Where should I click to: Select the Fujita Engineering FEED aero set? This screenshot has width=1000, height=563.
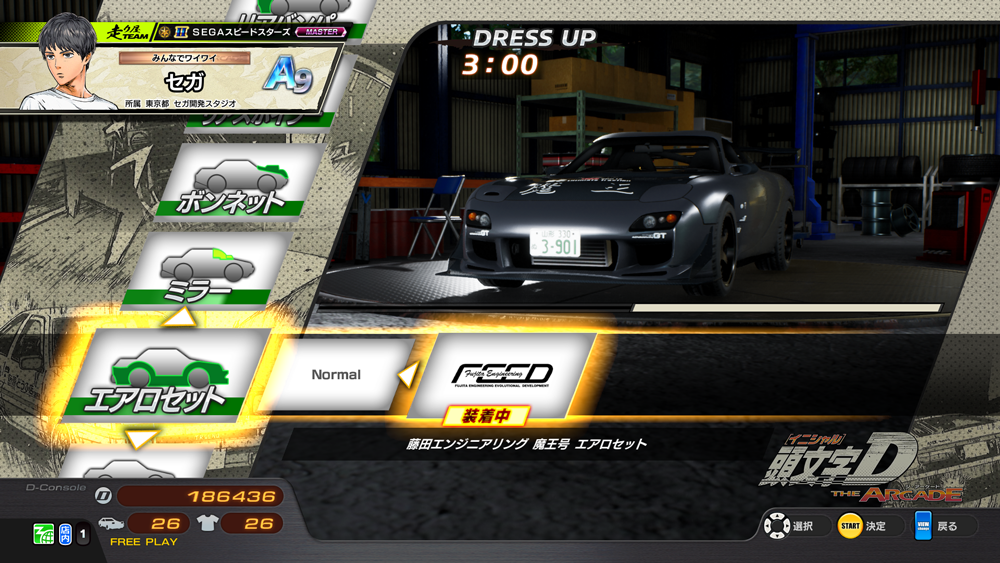(503, 374)
